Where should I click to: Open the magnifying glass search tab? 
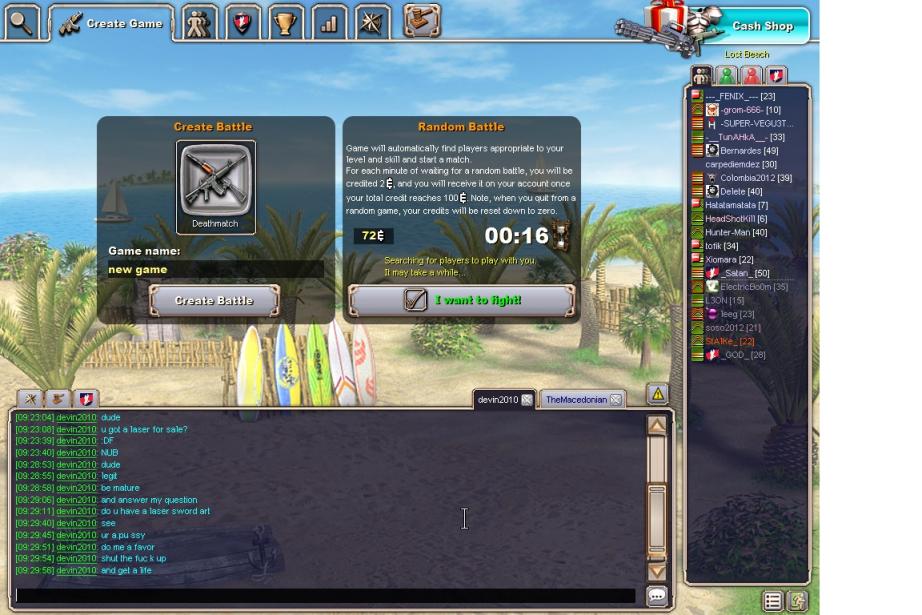(x=21, y=22)
